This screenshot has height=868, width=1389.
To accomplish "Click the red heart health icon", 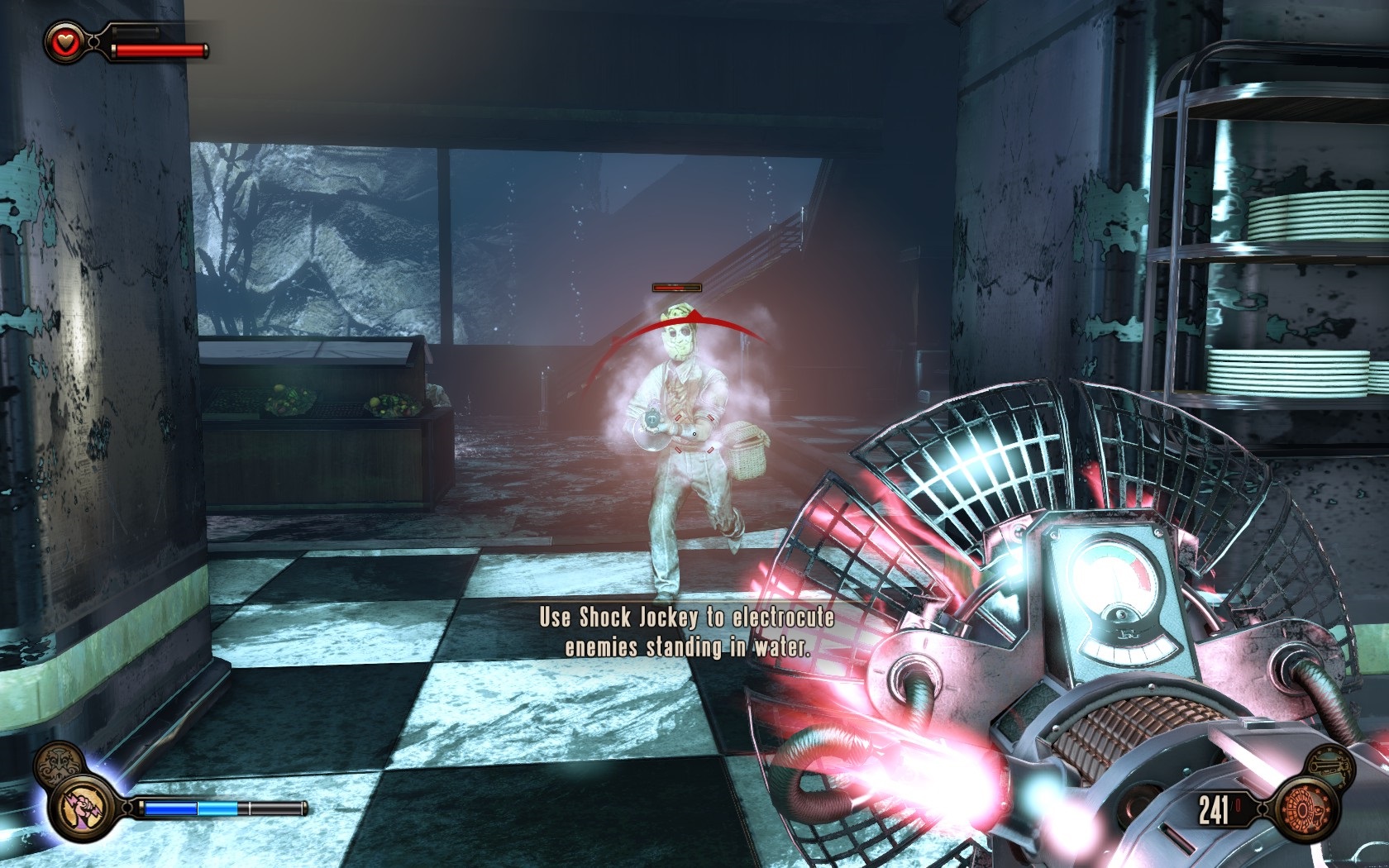I will point(66,42).
